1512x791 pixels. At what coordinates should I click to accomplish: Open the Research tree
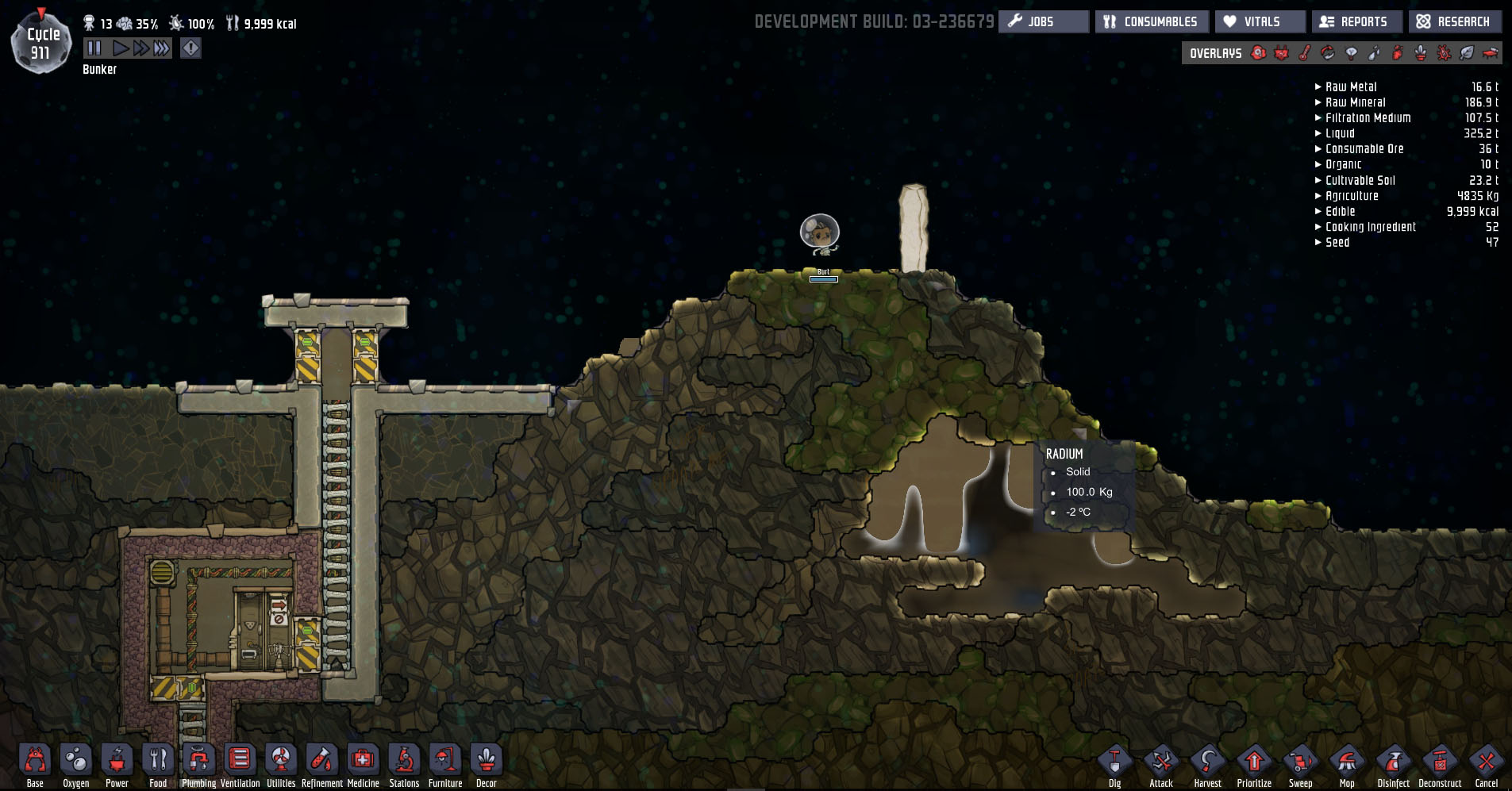tap(1454, 21)
